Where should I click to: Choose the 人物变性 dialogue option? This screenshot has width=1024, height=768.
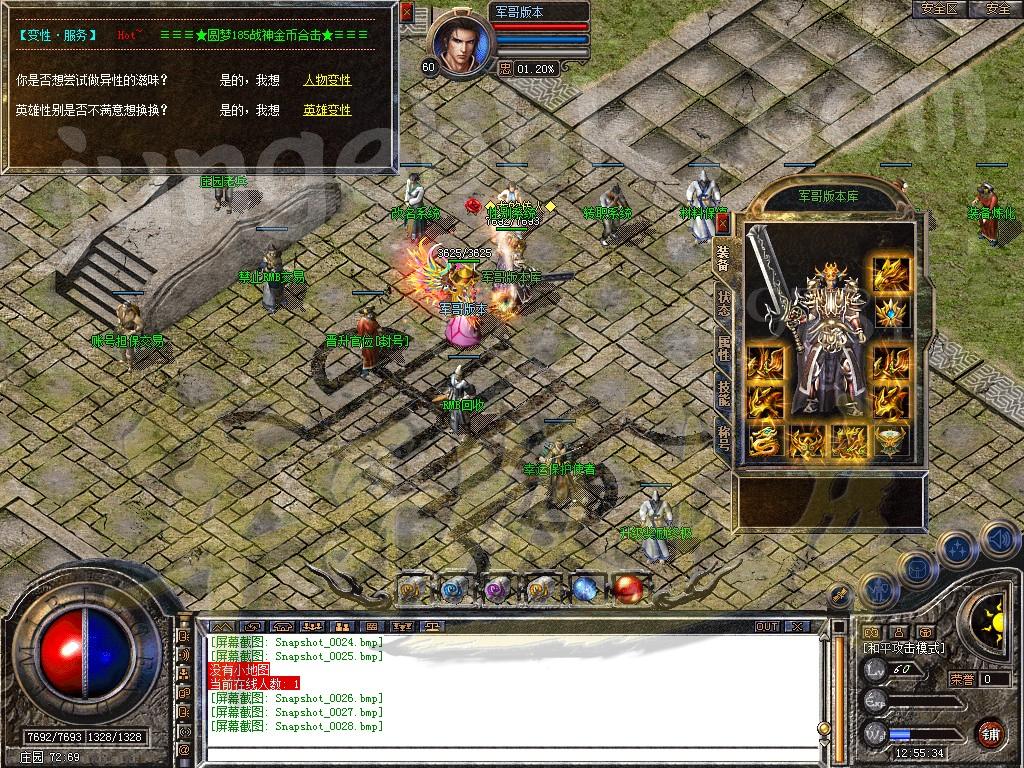(x=327, y=80)
